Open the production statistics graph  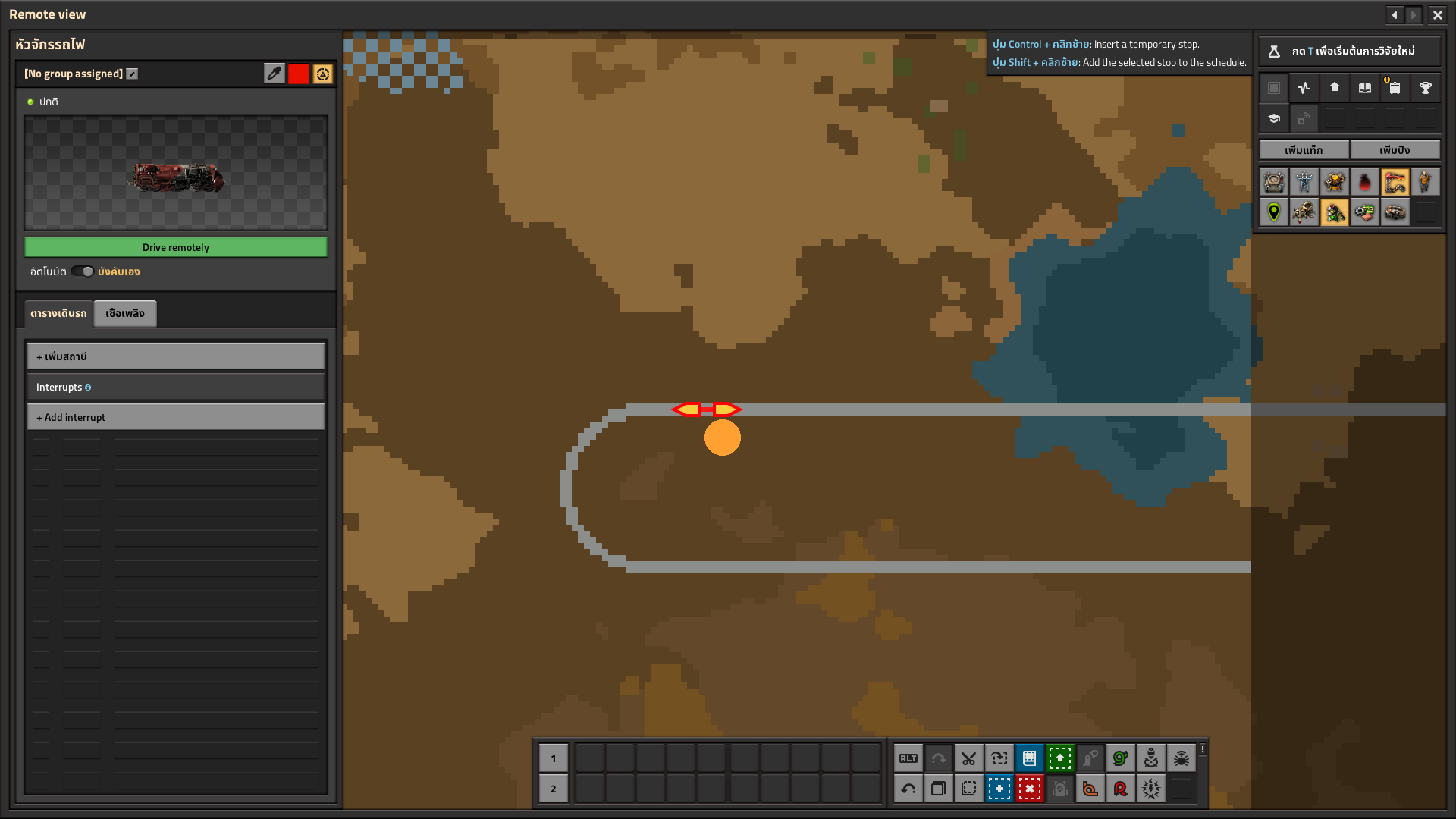(x=1304, y=87)
